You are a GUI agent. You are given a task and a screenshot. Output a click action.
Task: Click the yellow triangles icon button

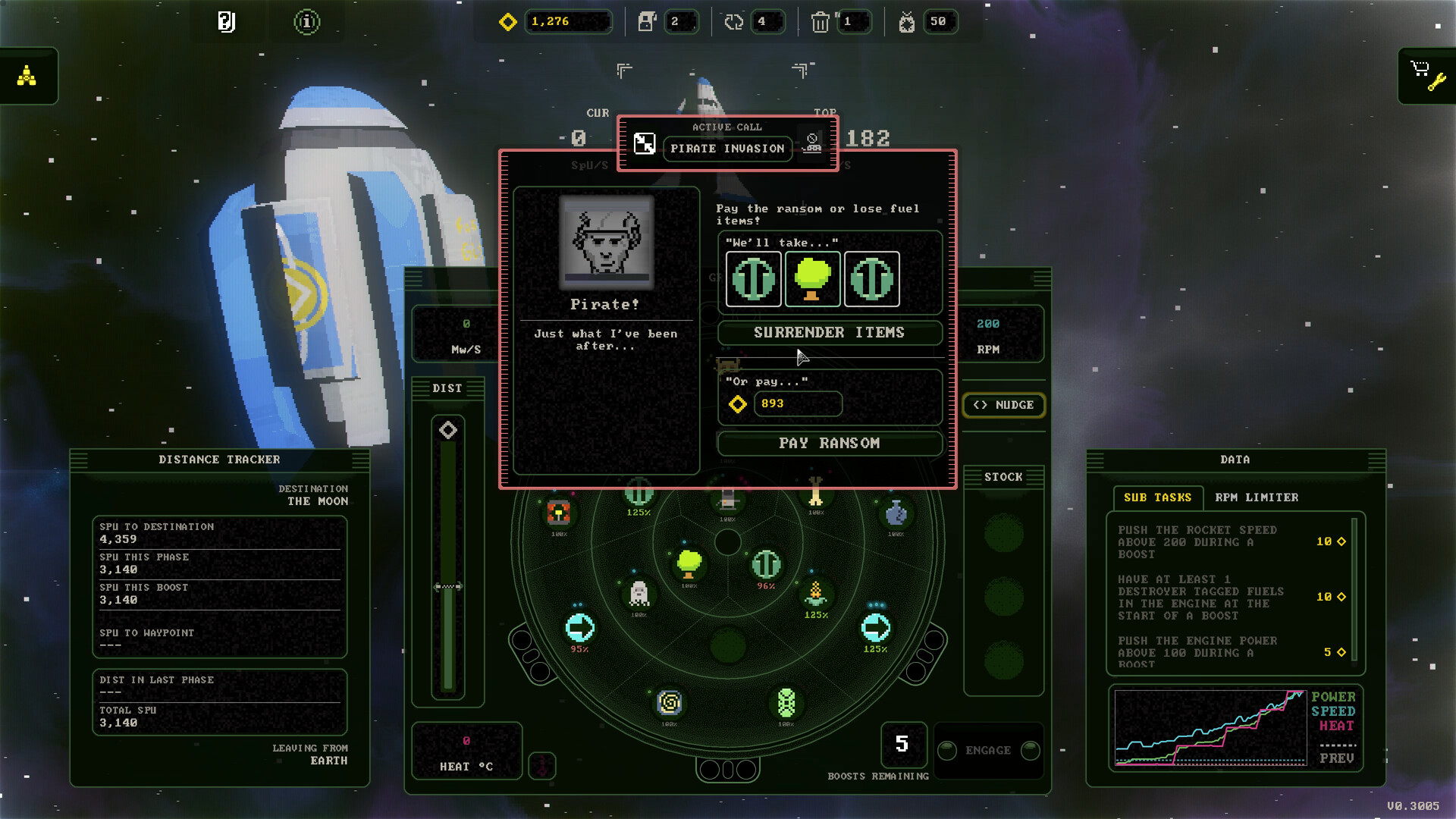pyautogui.click(x=27, y=76)
